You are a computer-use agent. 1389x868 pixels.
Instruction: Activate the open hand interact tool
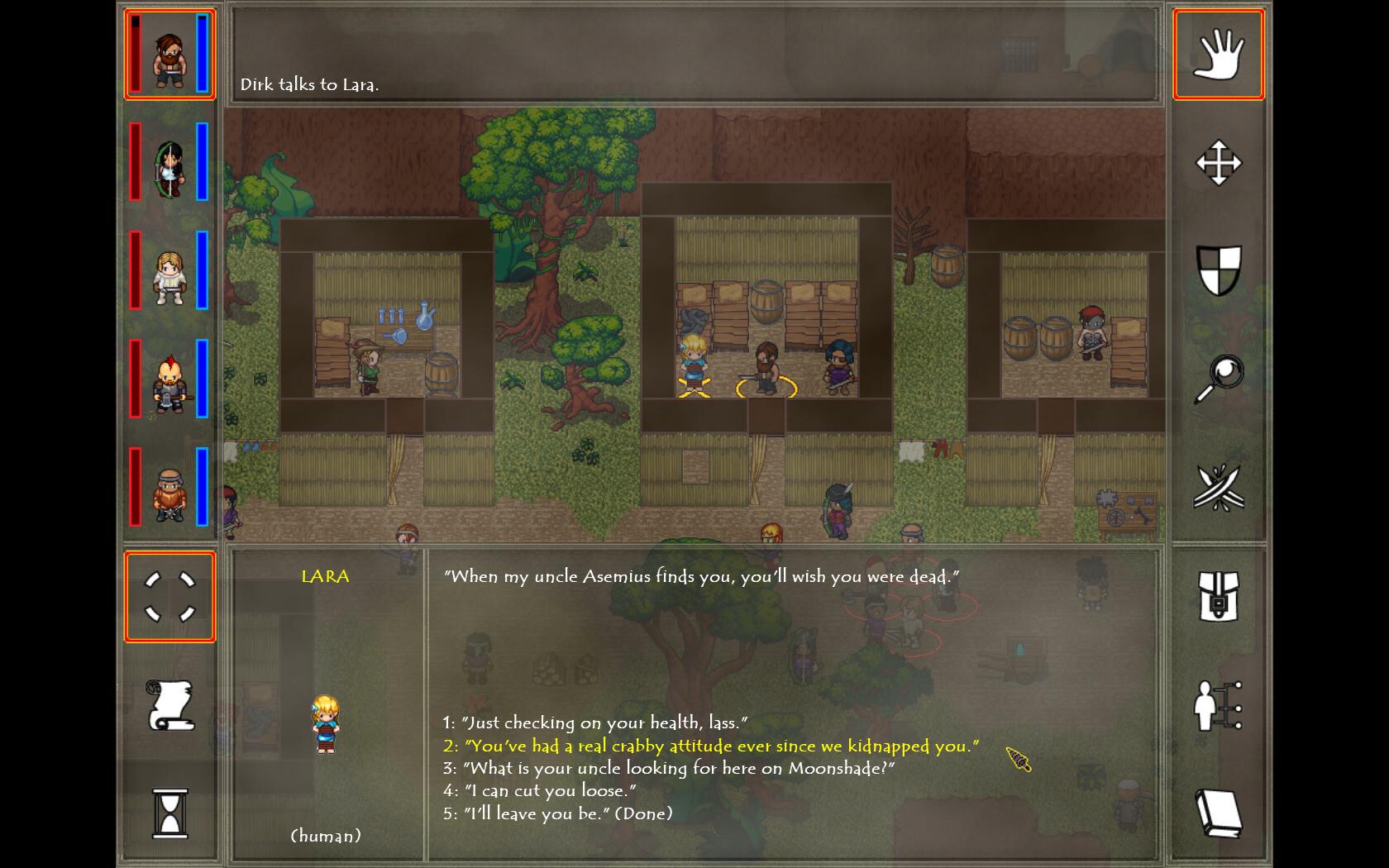1219,55
